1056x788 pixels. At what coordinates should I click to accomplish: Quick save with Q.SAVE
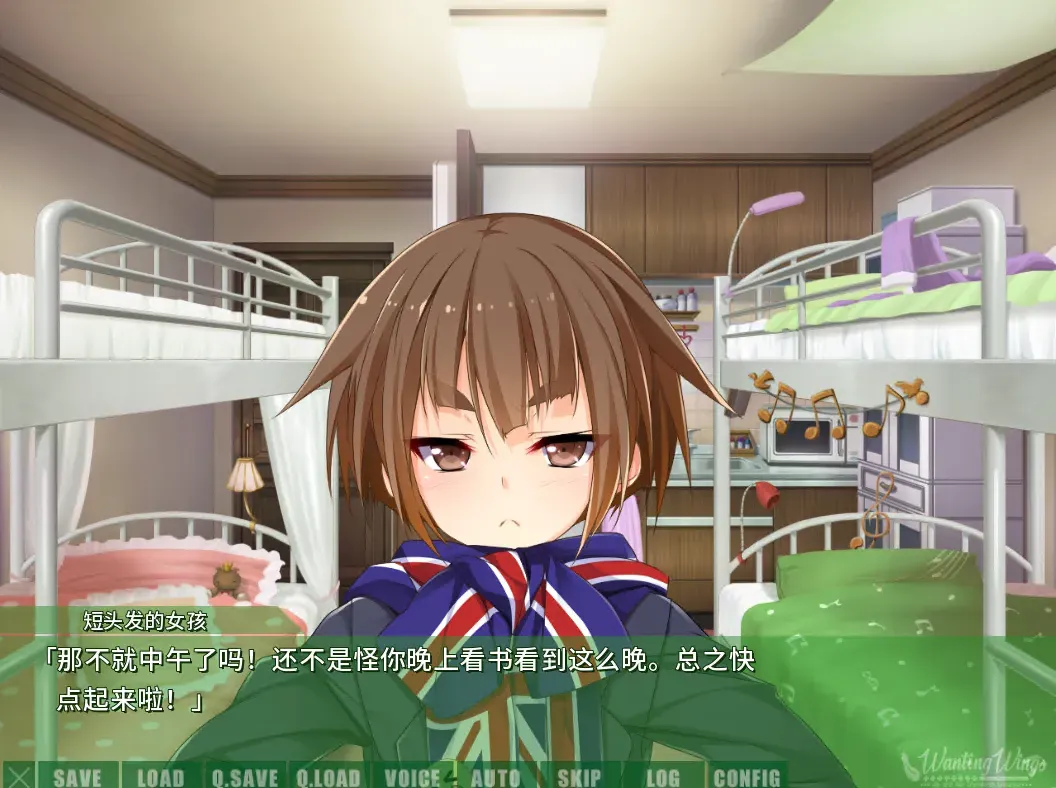(245, 777)
